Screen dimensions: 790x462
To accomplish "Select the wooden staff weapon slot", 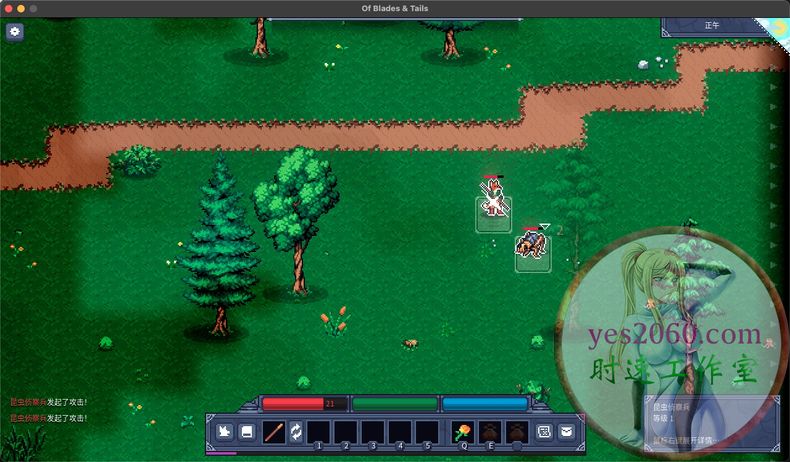I will tap(273, 432).
